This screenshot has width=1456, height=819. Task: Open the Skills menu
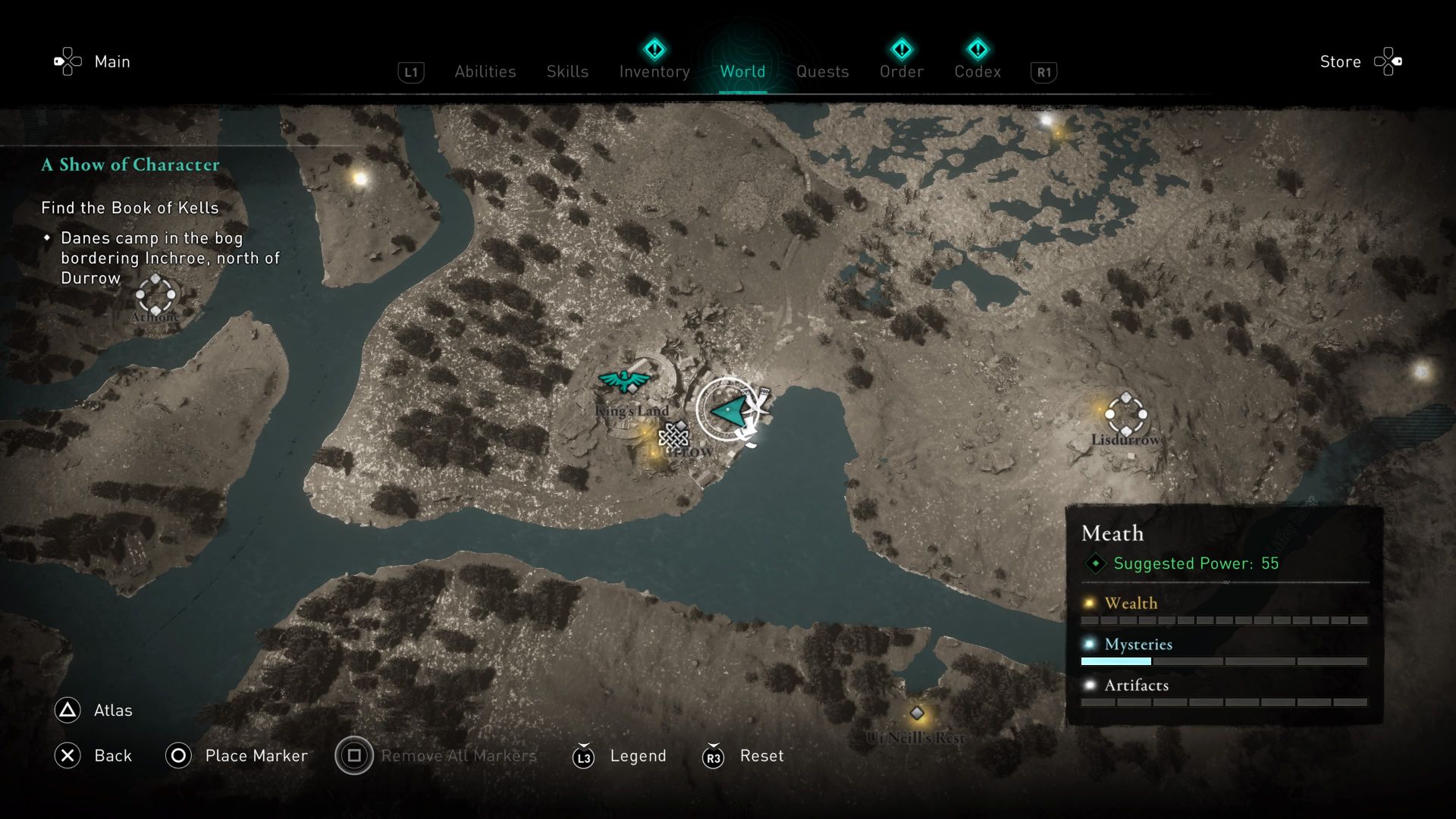[566, 71]
